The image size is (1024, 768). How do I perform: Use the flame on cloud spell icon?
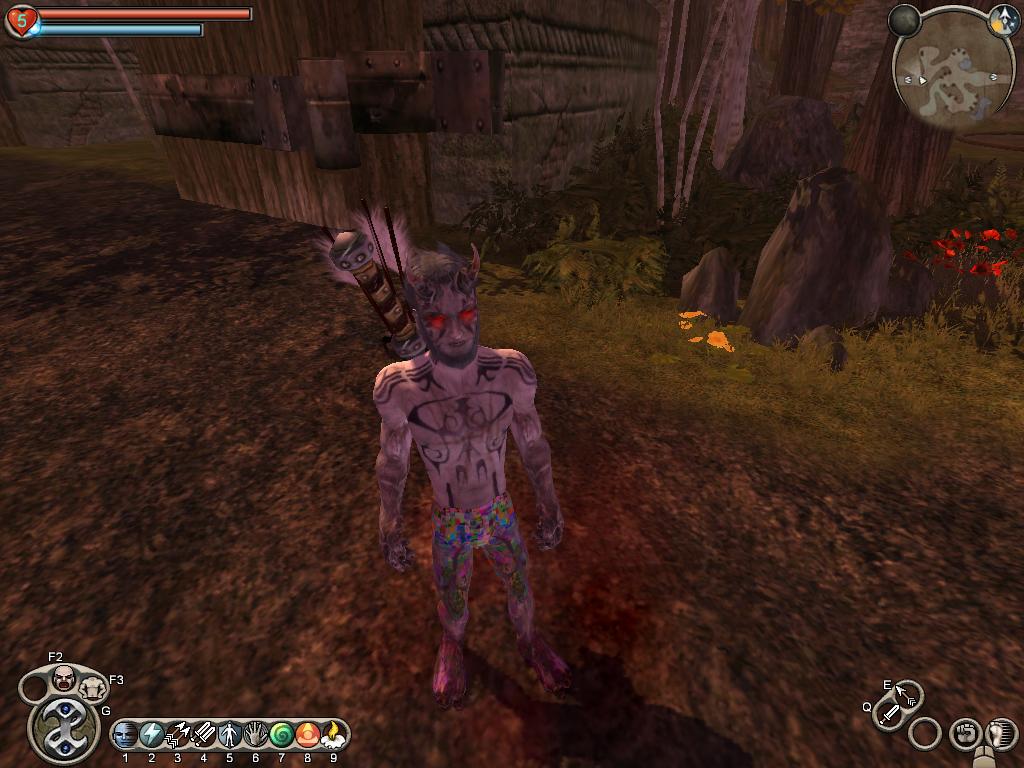tap(334, 736)
